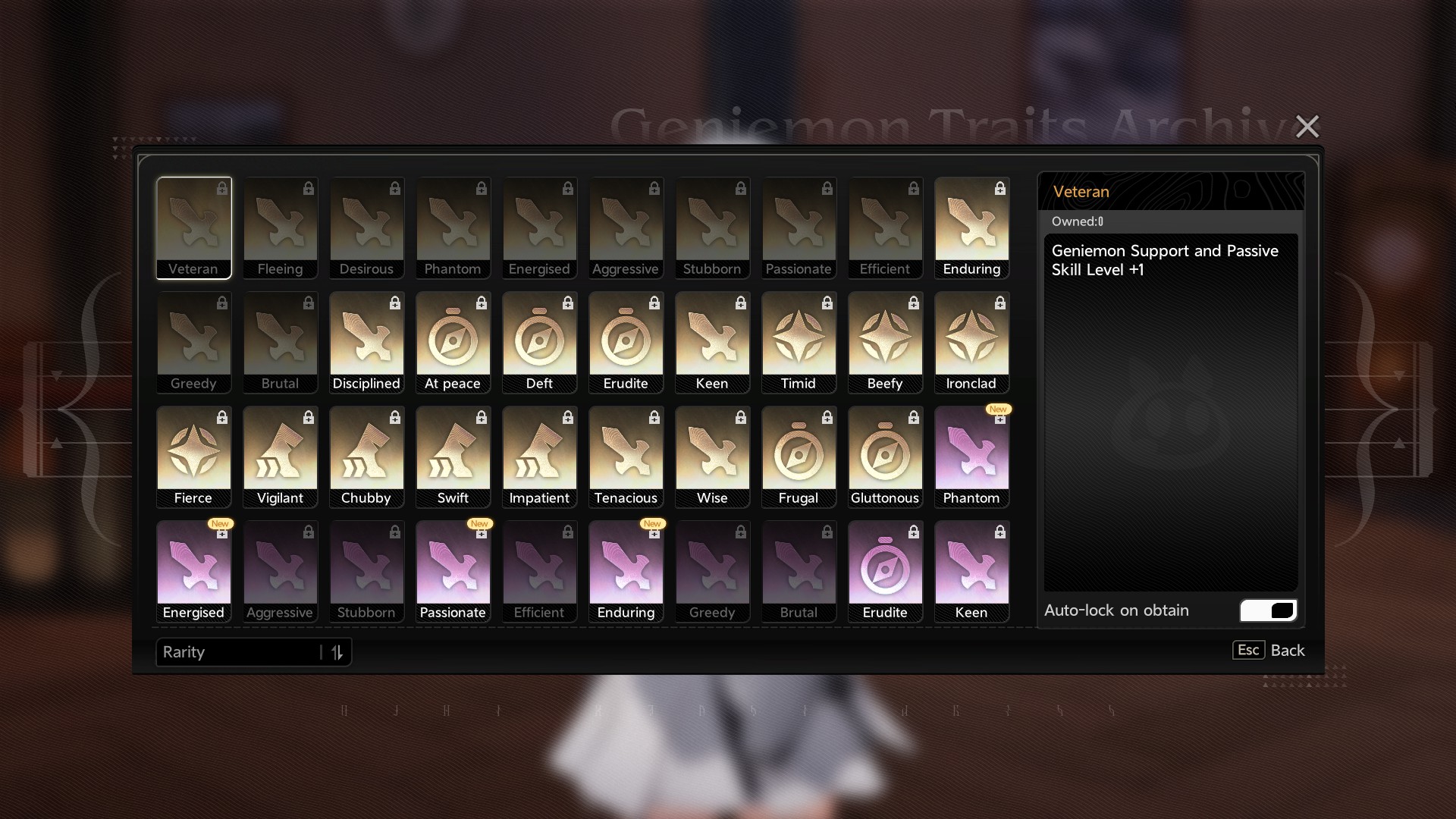1456x819 pixels.
Task: Select the Disciplined trait tile
Action: 367,342
